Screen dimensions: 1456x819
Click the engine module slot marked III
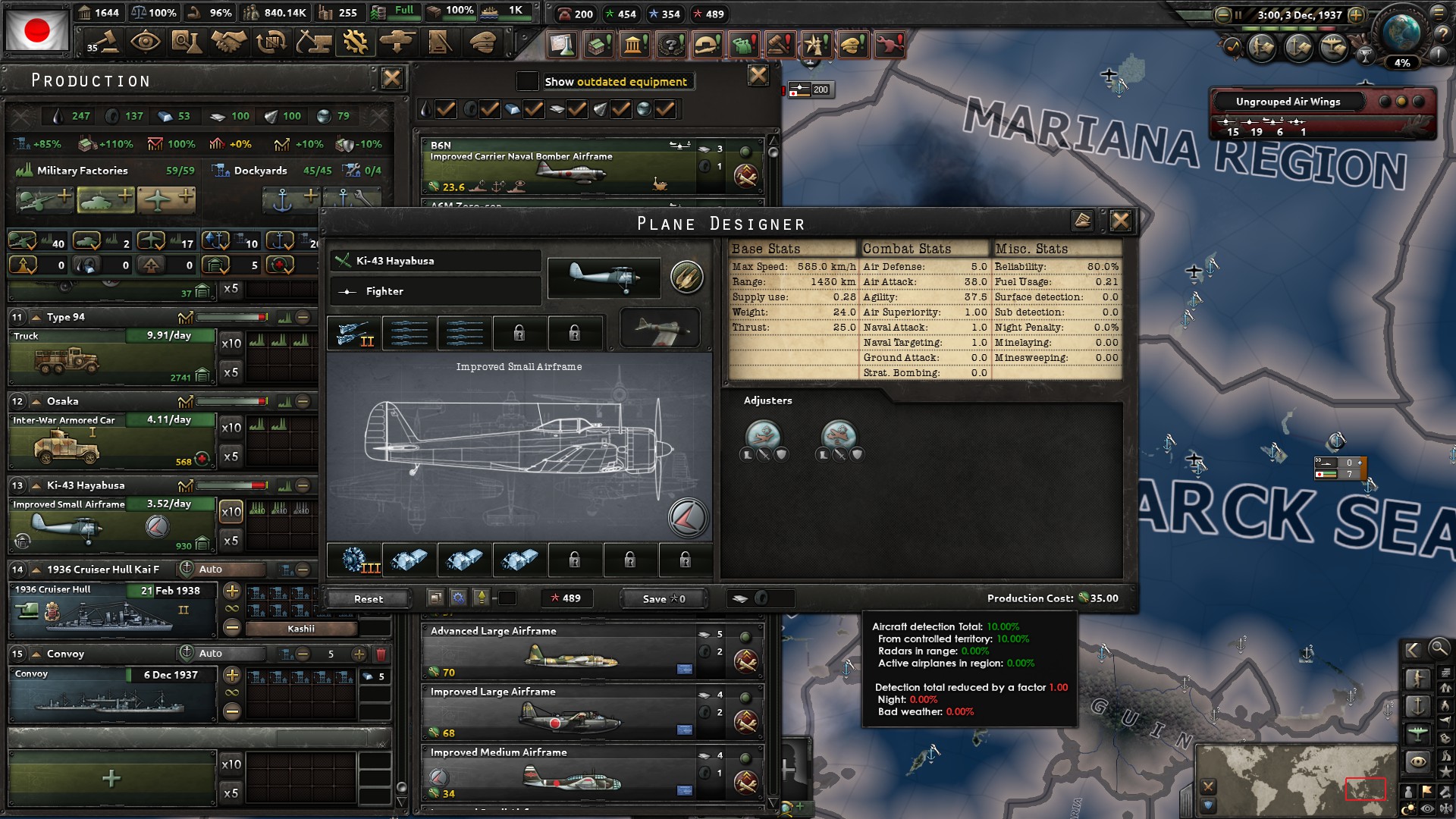click(x=353, y=560)
